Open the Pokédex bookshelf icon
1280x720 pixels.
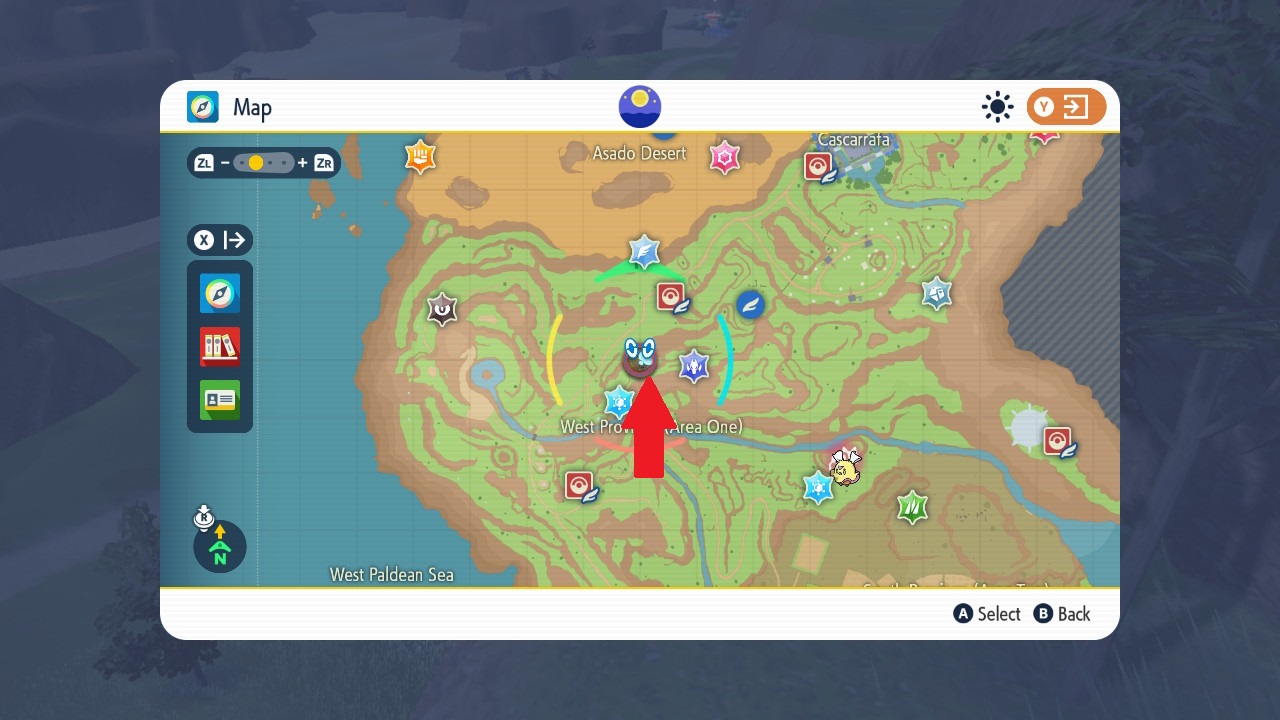220,346
